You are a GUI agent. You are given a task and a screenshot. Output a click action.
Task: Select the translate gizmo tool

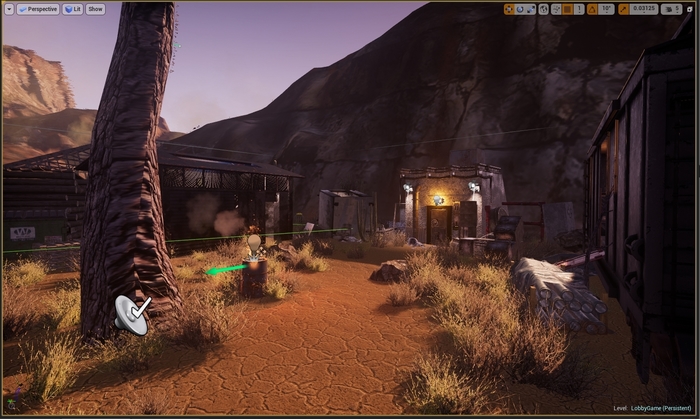coord(509,9)
